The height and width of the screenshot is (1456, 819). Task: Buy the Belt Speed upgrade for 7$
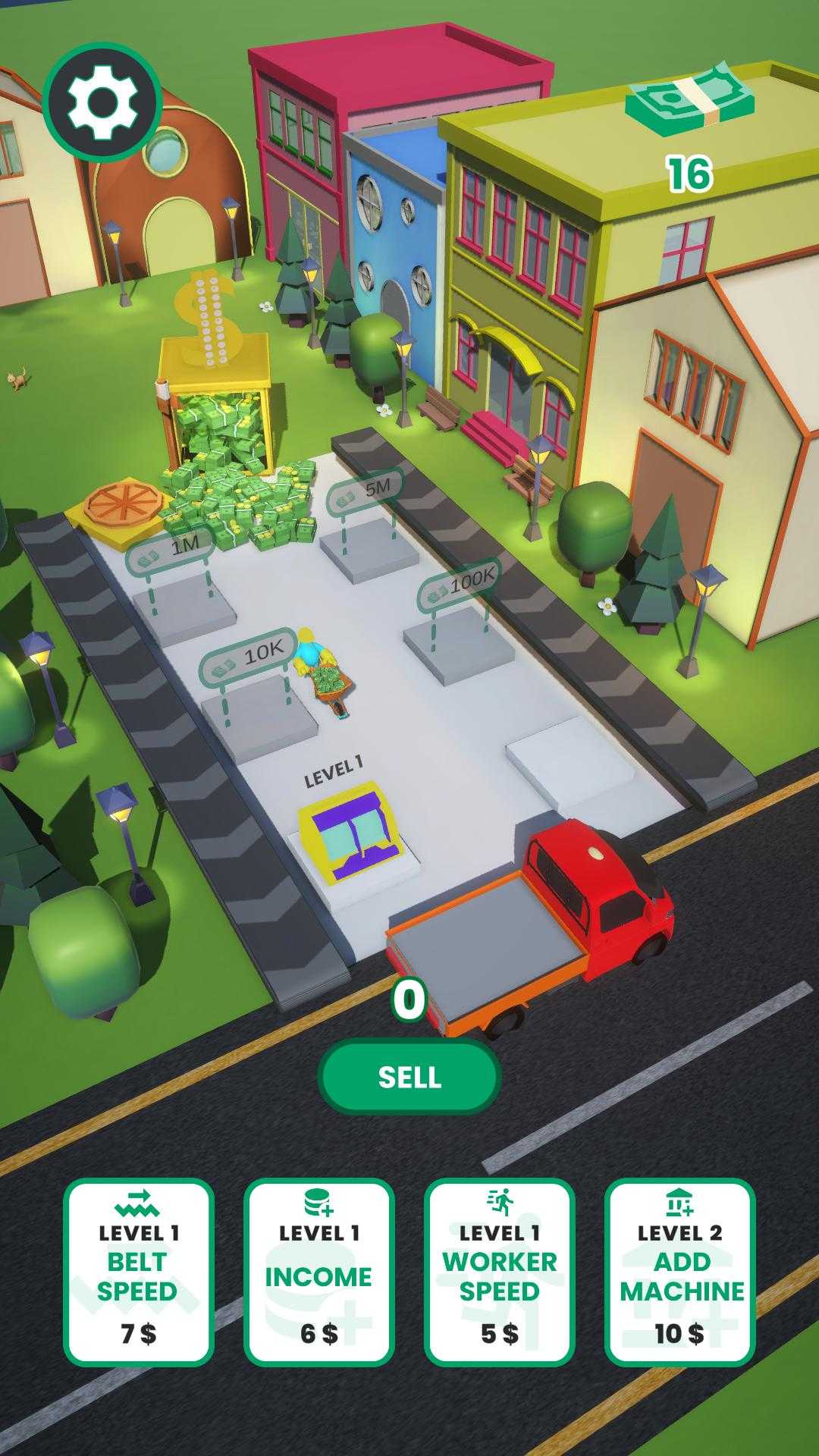click(138, 1272)
